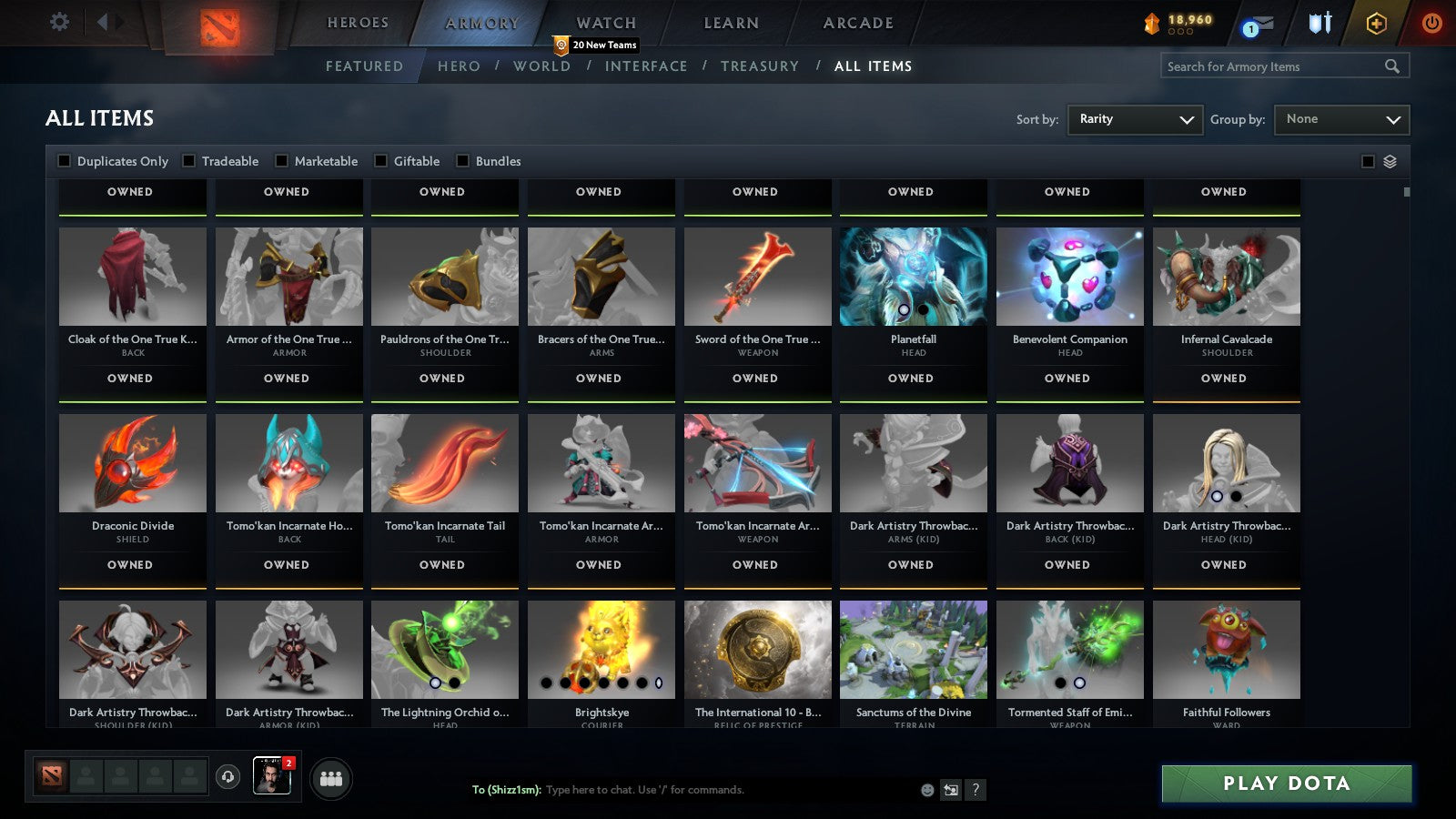Expand the Group by None dropdown

[x=1341, y=119]
